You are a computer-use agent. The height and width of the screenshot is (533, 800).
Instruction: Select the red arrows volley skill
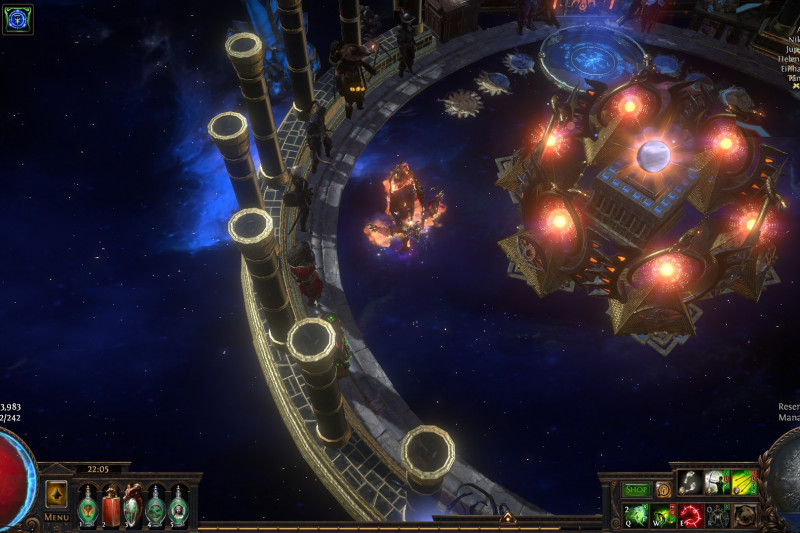point(743,483)
